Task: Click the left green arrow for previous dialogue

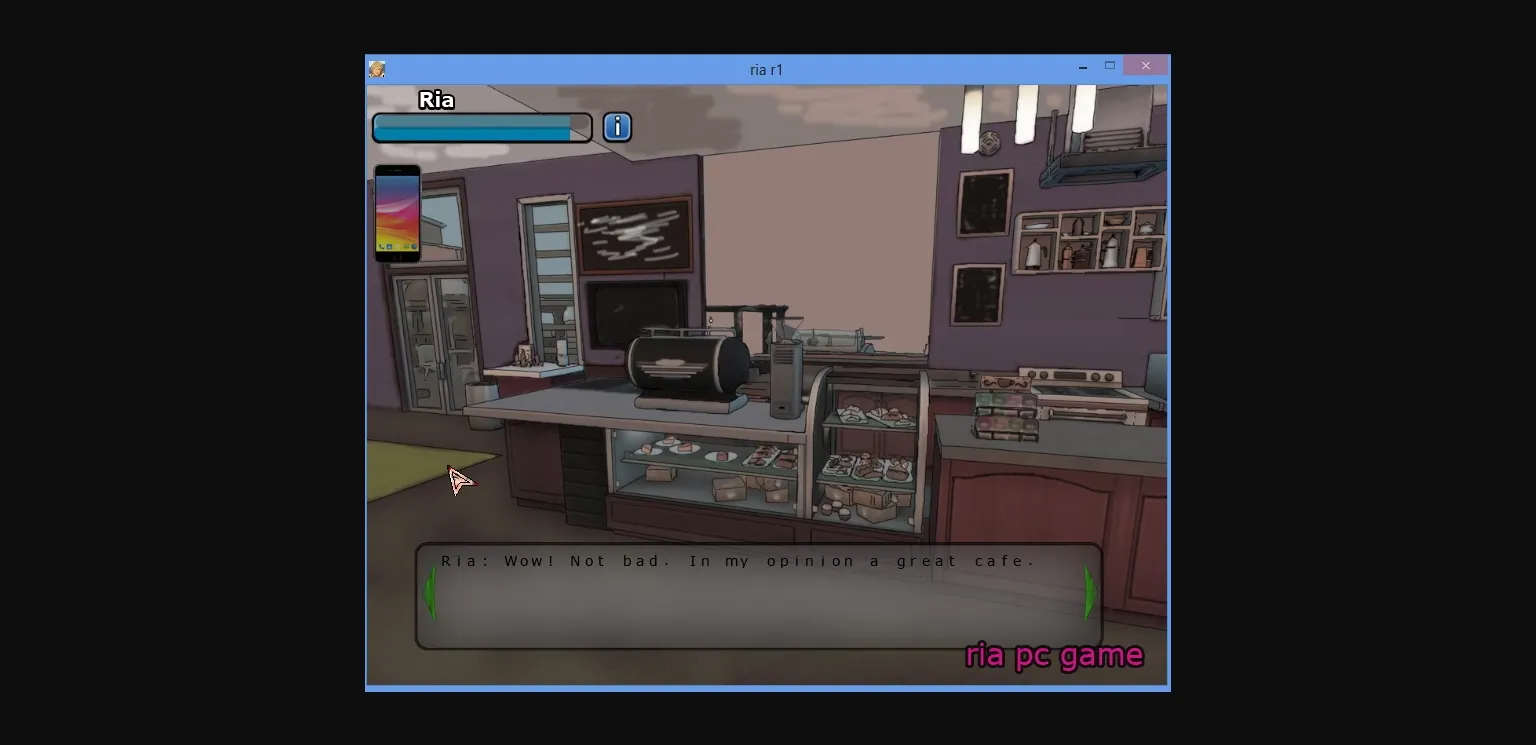Action: [431, 593]
